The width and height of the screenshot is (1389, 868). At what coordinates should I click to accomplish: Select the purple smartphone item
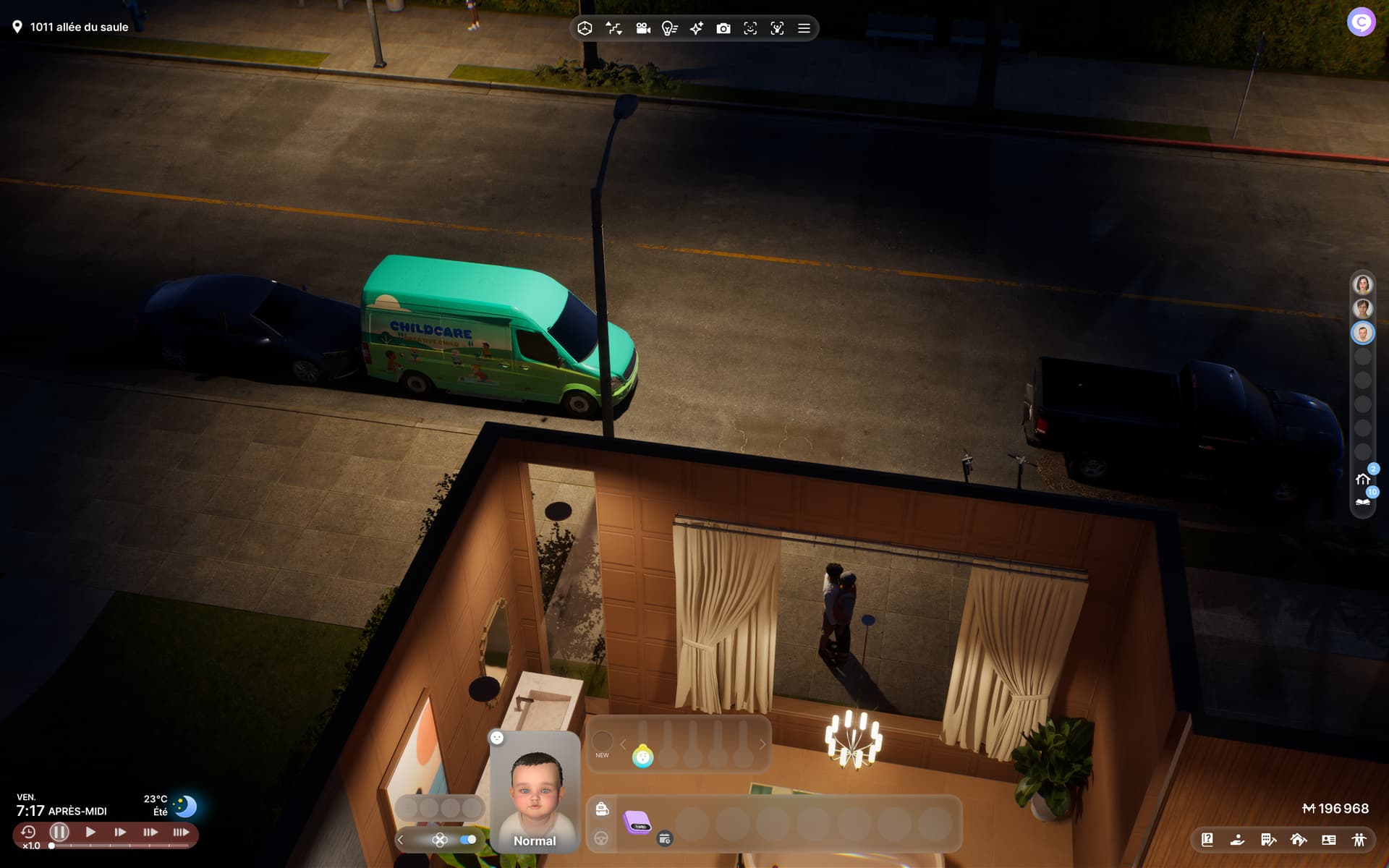coord(637,822)
